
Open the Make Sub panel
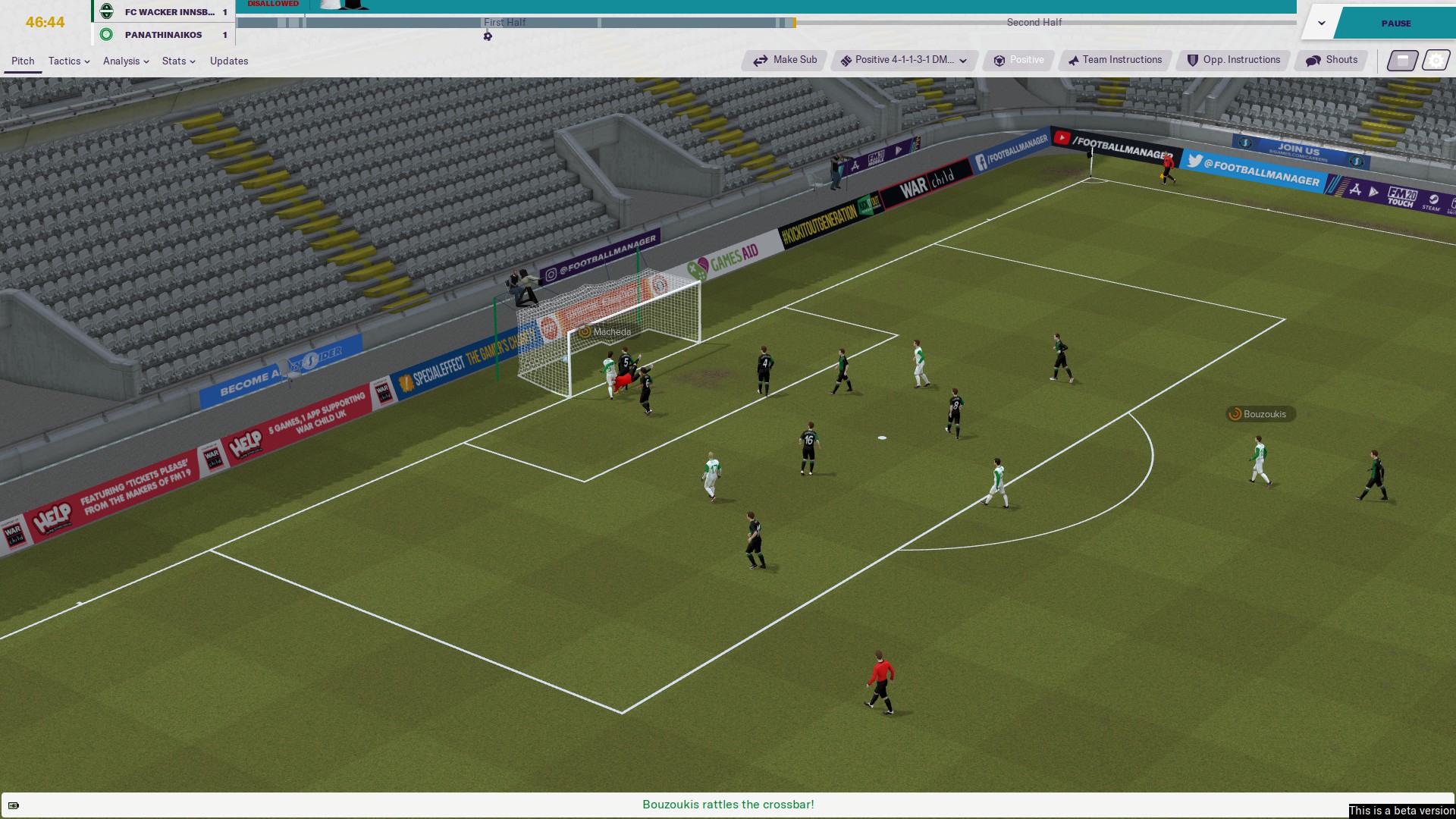[785, 60]
